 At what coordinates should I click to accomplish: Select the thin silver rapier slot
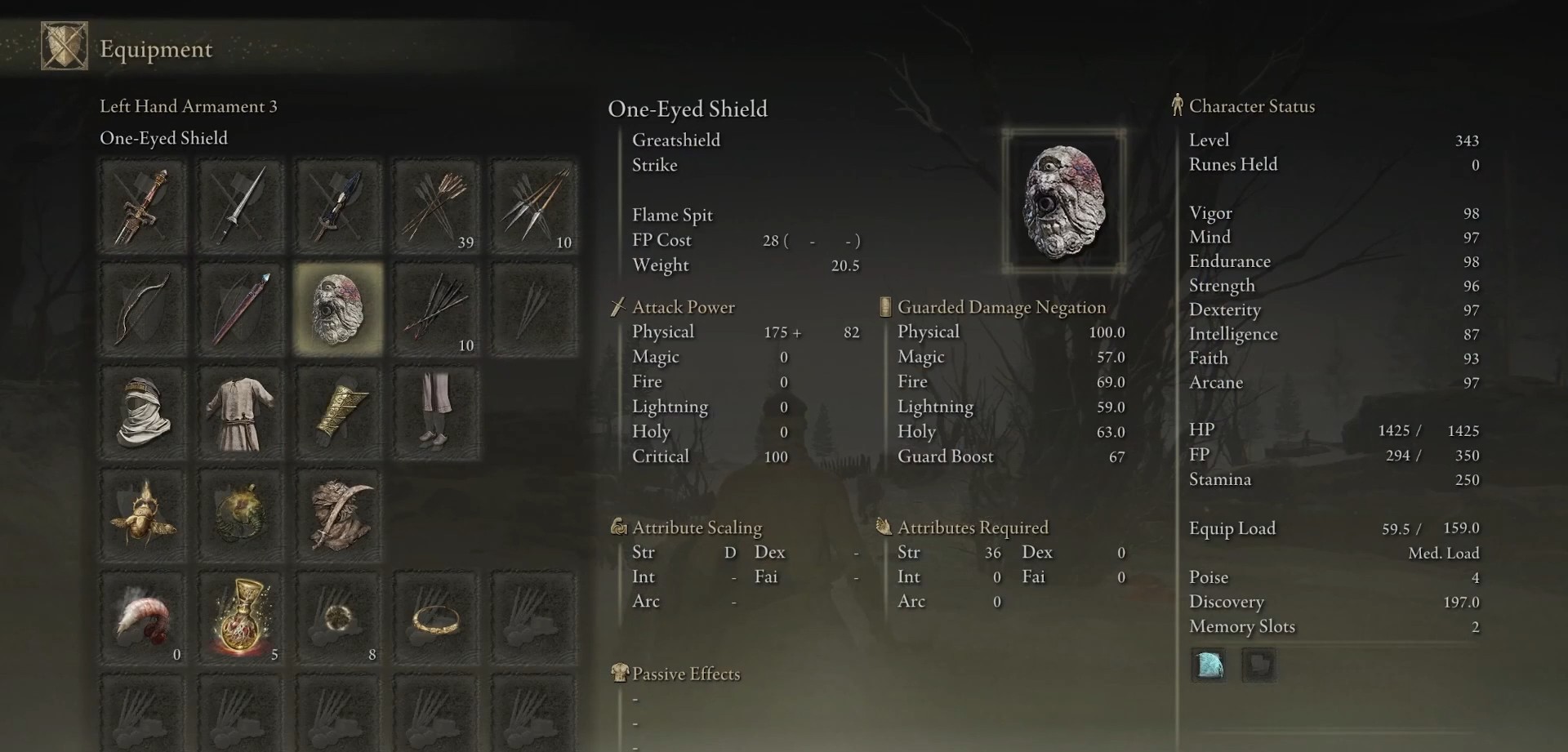pyautogui.click(x=241, y=207)
